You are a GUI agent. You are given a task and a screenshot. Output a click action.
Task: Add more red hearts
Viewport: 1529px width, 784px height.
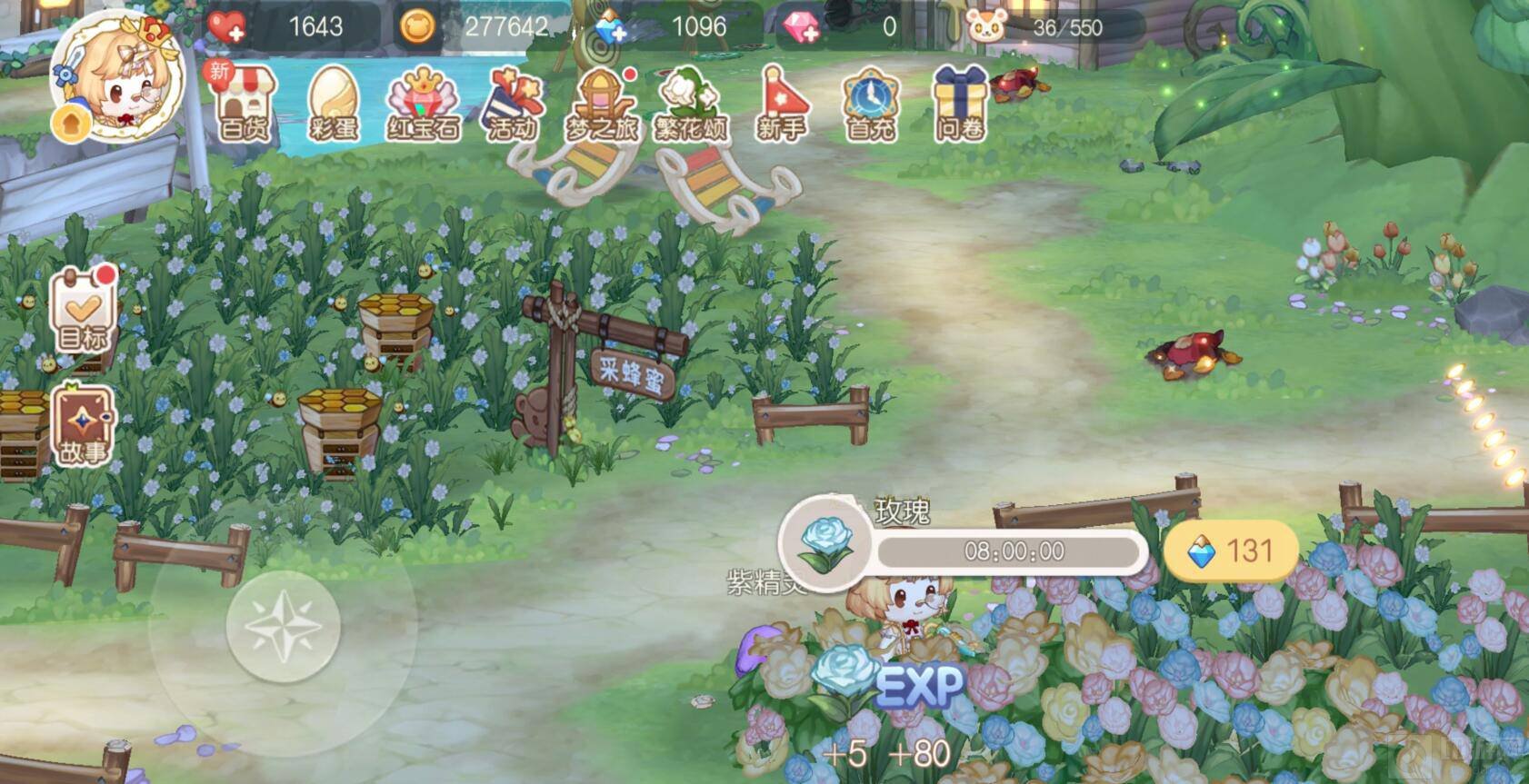[227, 27]
